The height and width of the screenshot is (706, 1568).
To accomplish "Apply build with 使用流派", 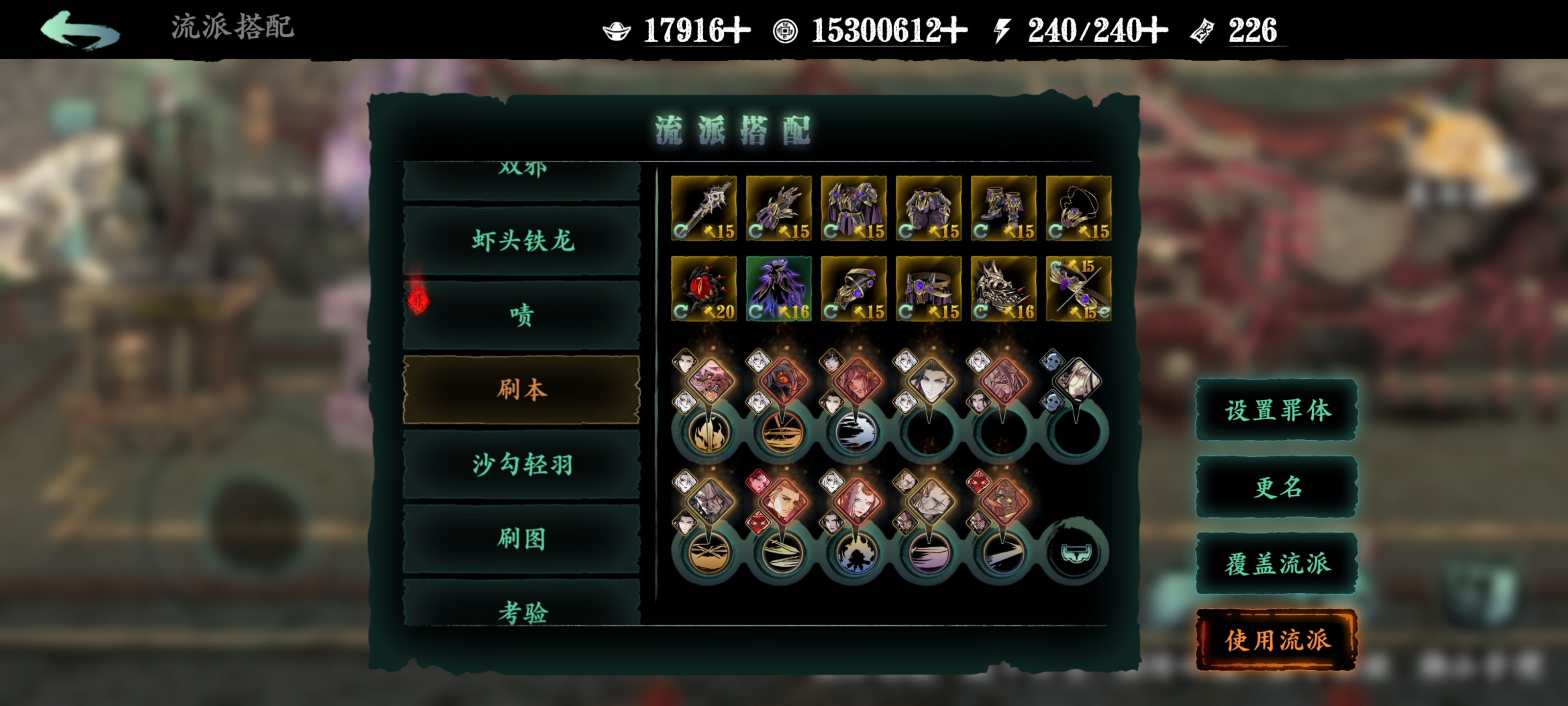I will pos(1276,640).
